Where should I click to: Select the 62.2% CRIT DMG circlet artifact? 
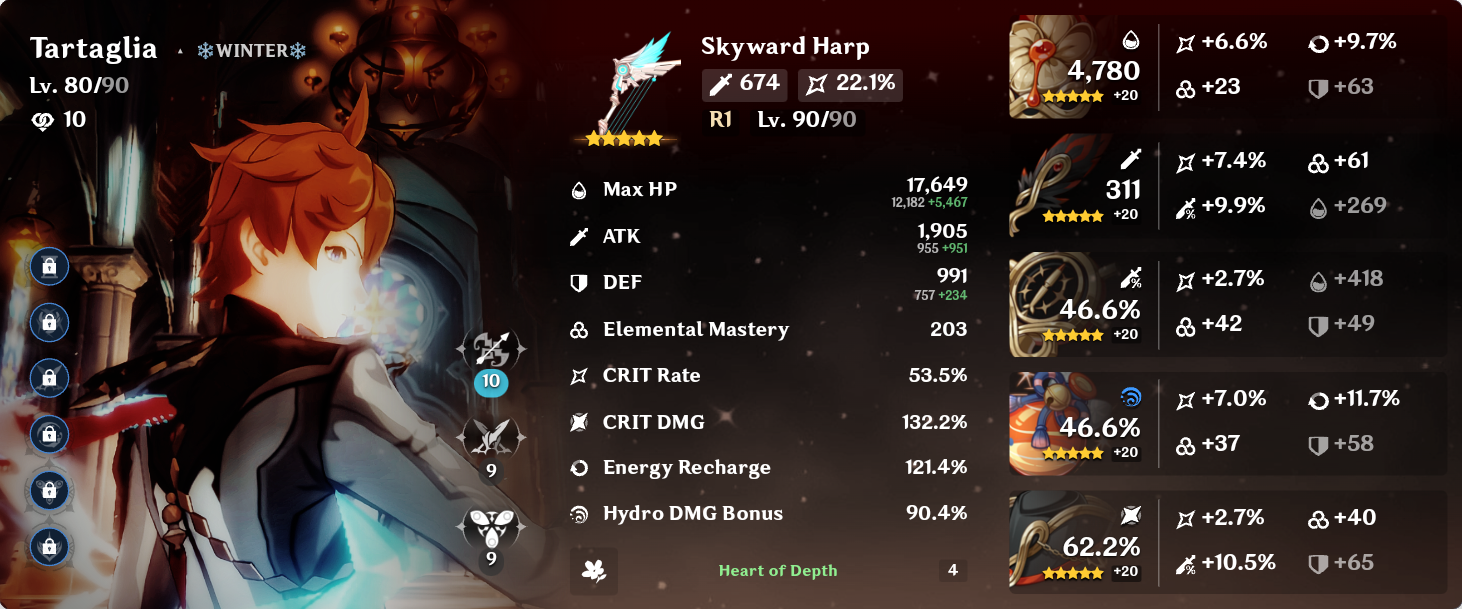1045,543
